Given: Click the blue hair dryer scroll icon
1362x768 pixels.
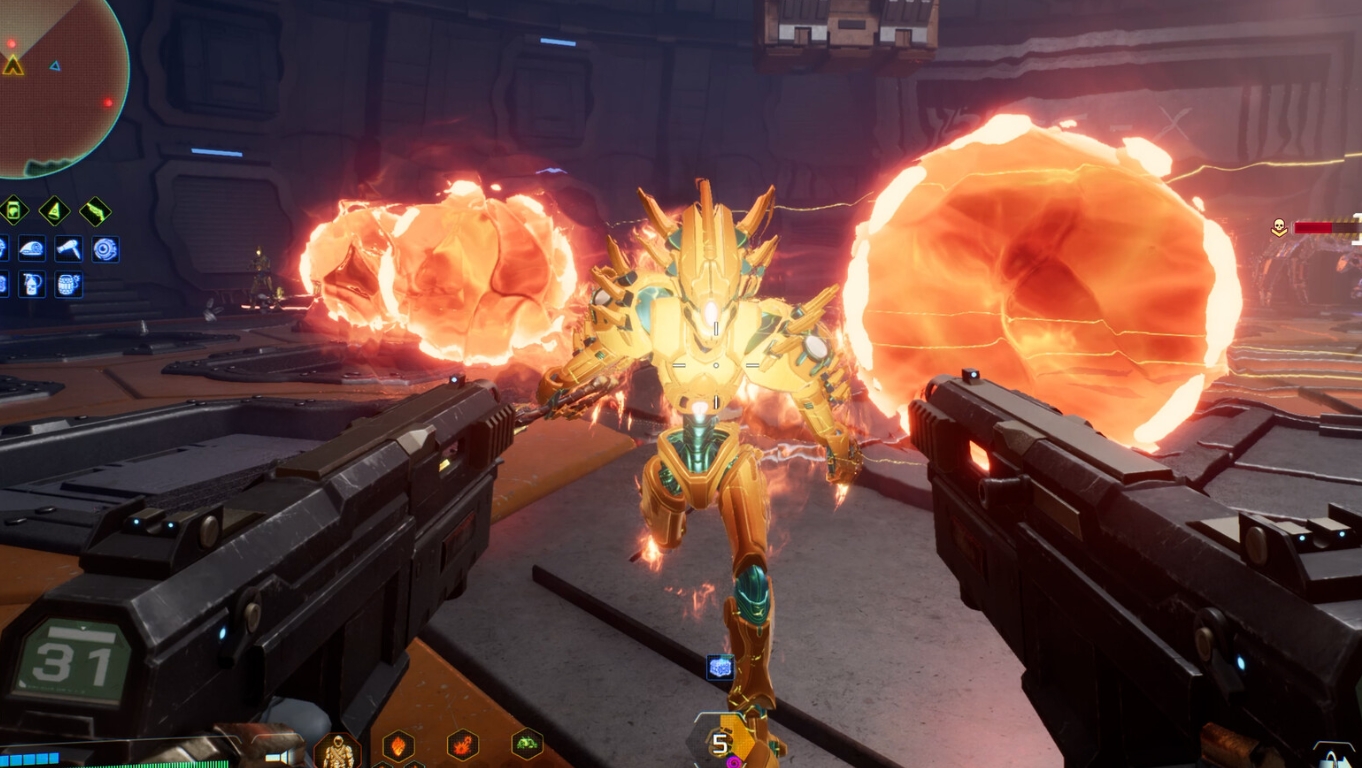Looking at the screenshot, I should tap(68, 249).
